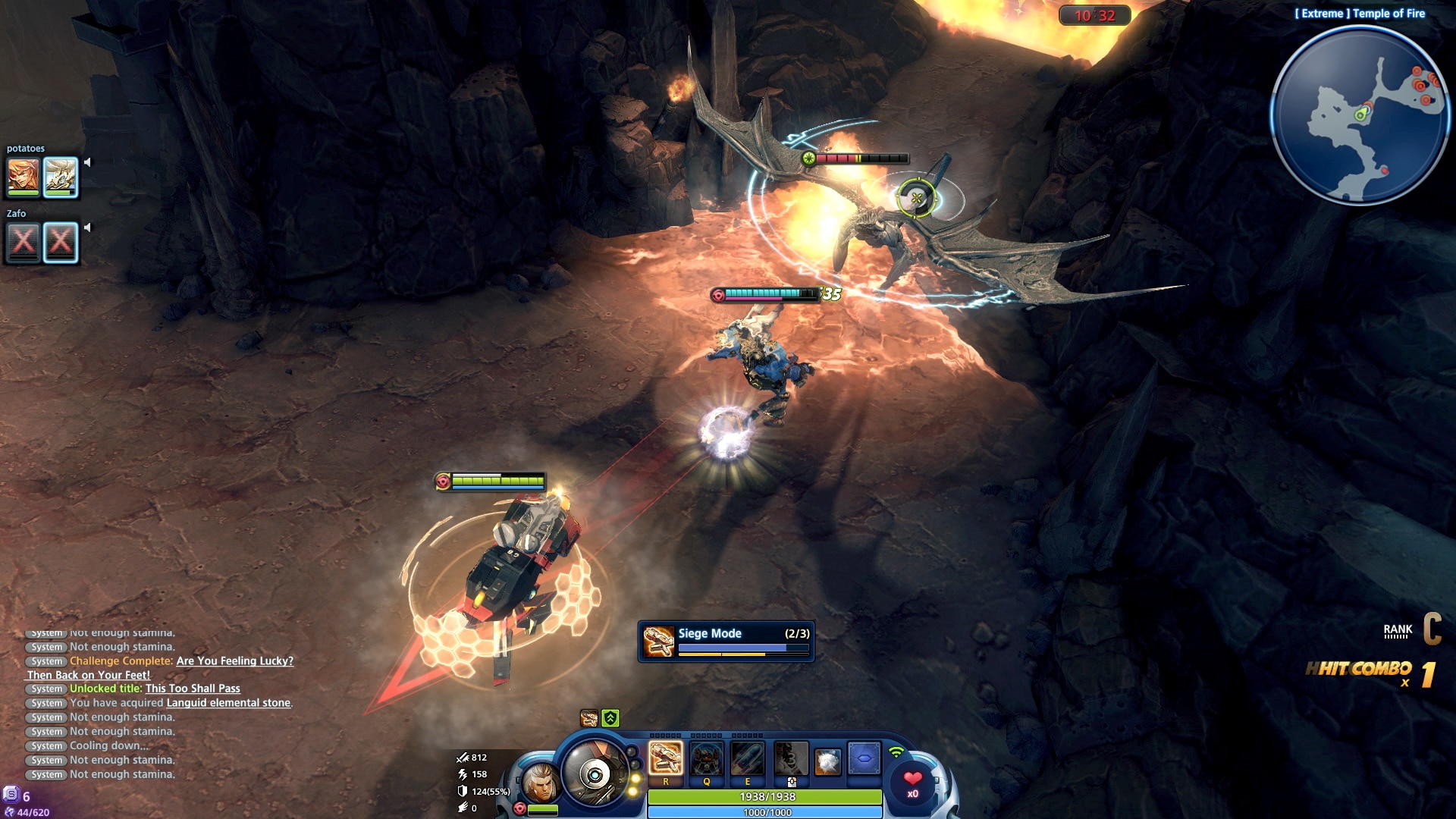Click the 'Languid elemental stone' item link
This screenshot has height=819, width=1456.
pyautogui.click(x=228, y=703)
